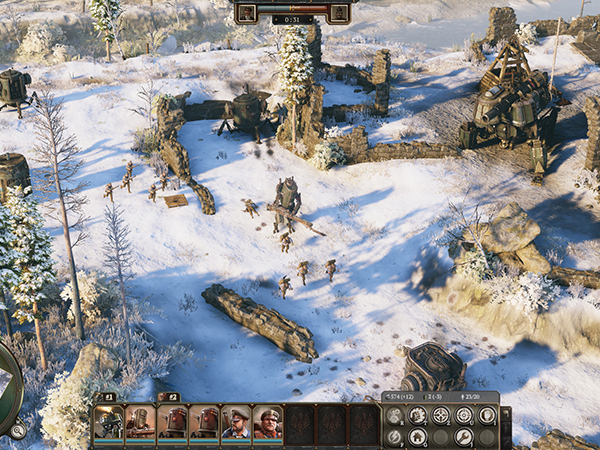Click the magnifier button beside the minimap
The height and width of the screenshot is (450, 600).
coord(17,431)
